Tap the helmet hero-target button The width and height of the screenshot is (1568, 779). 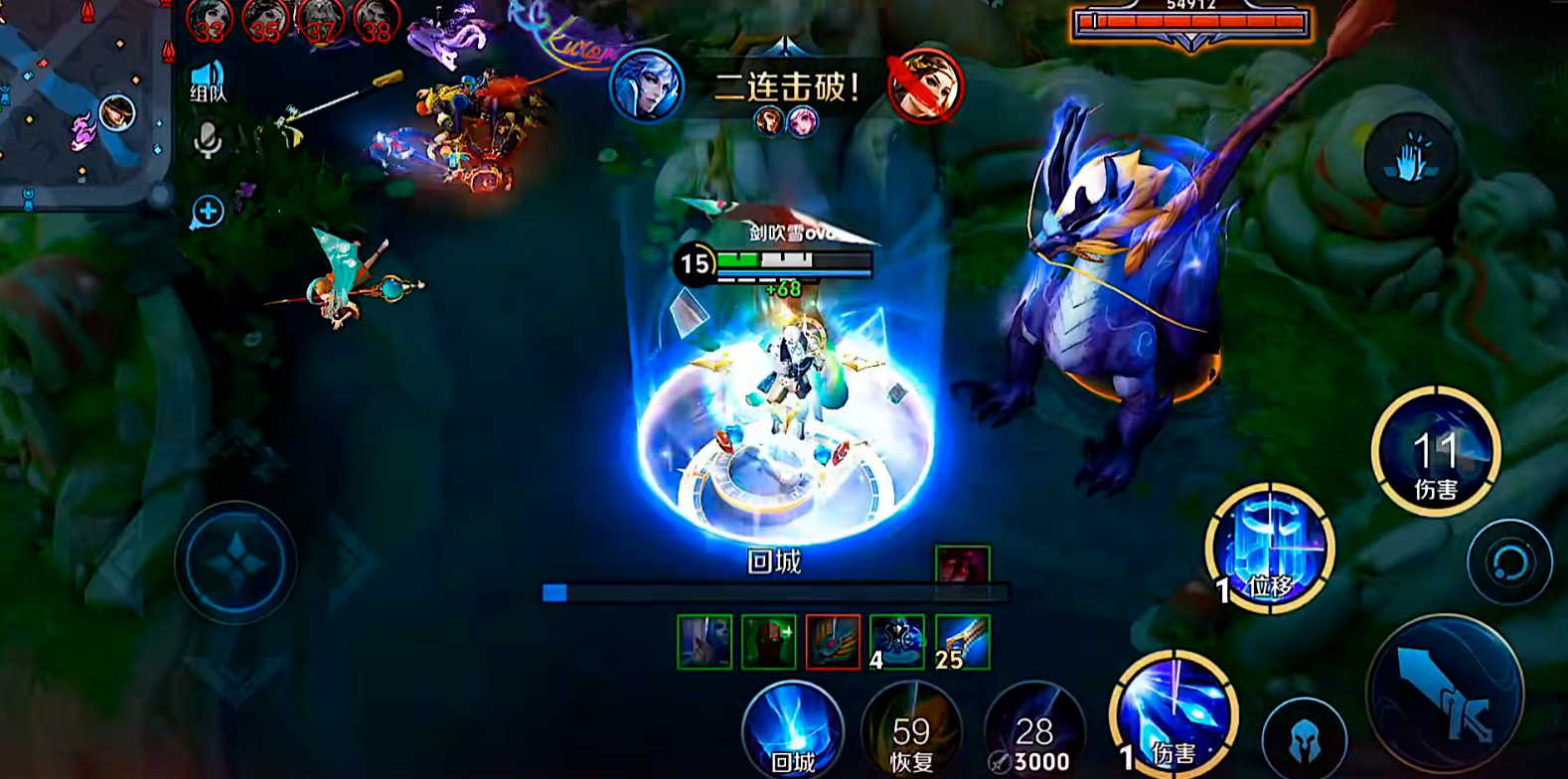pos(1304,738)
